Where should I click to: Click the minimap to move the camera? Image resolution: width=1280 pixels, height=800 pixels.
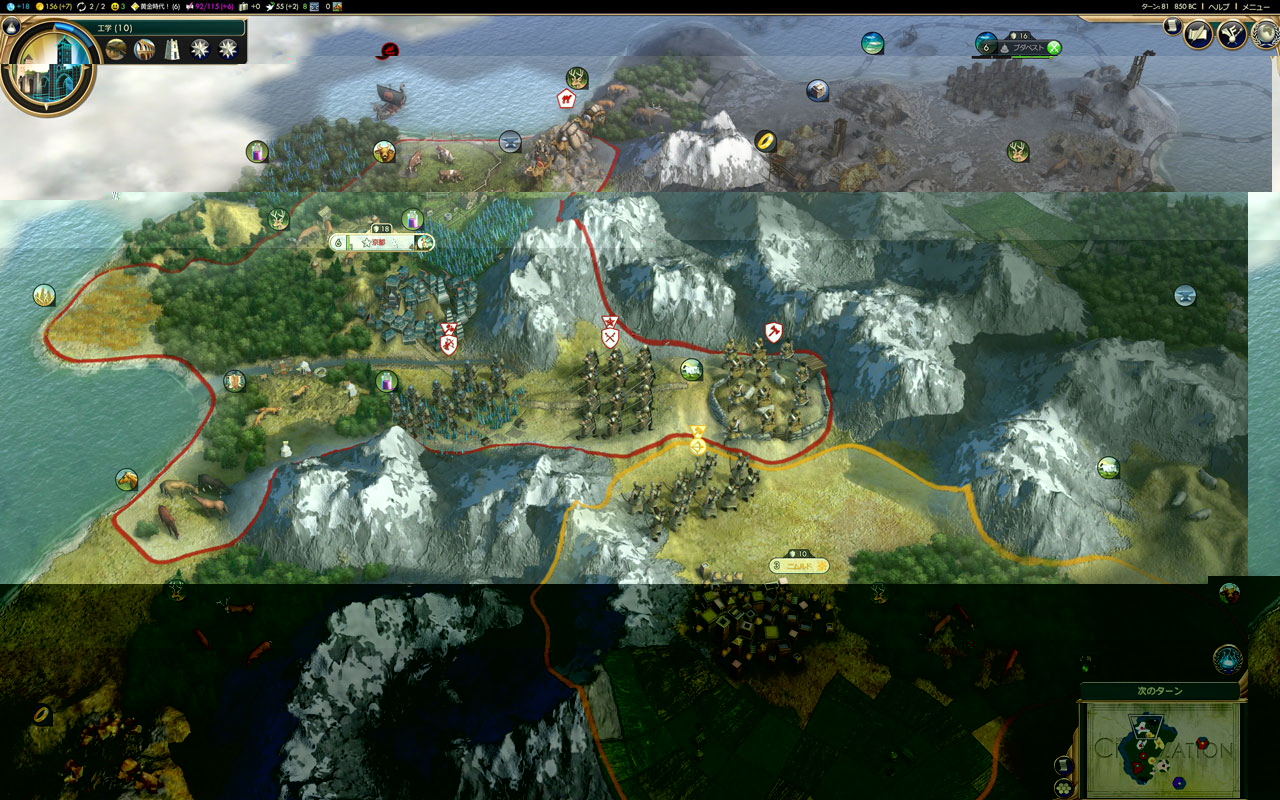1160,748
